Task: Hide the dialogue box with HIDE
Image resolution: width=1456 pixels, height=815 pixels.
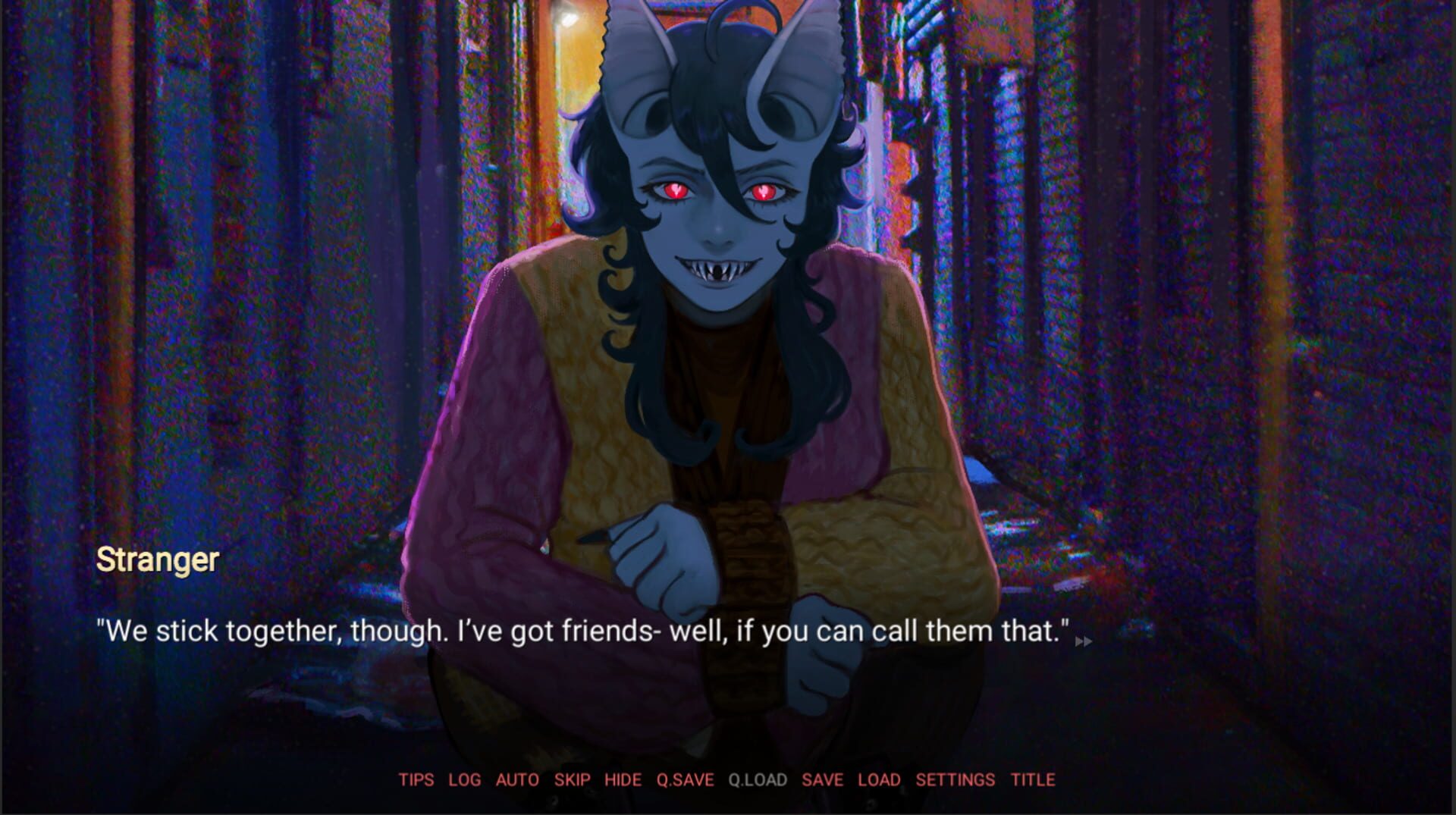Action: [x=624, y=779]
